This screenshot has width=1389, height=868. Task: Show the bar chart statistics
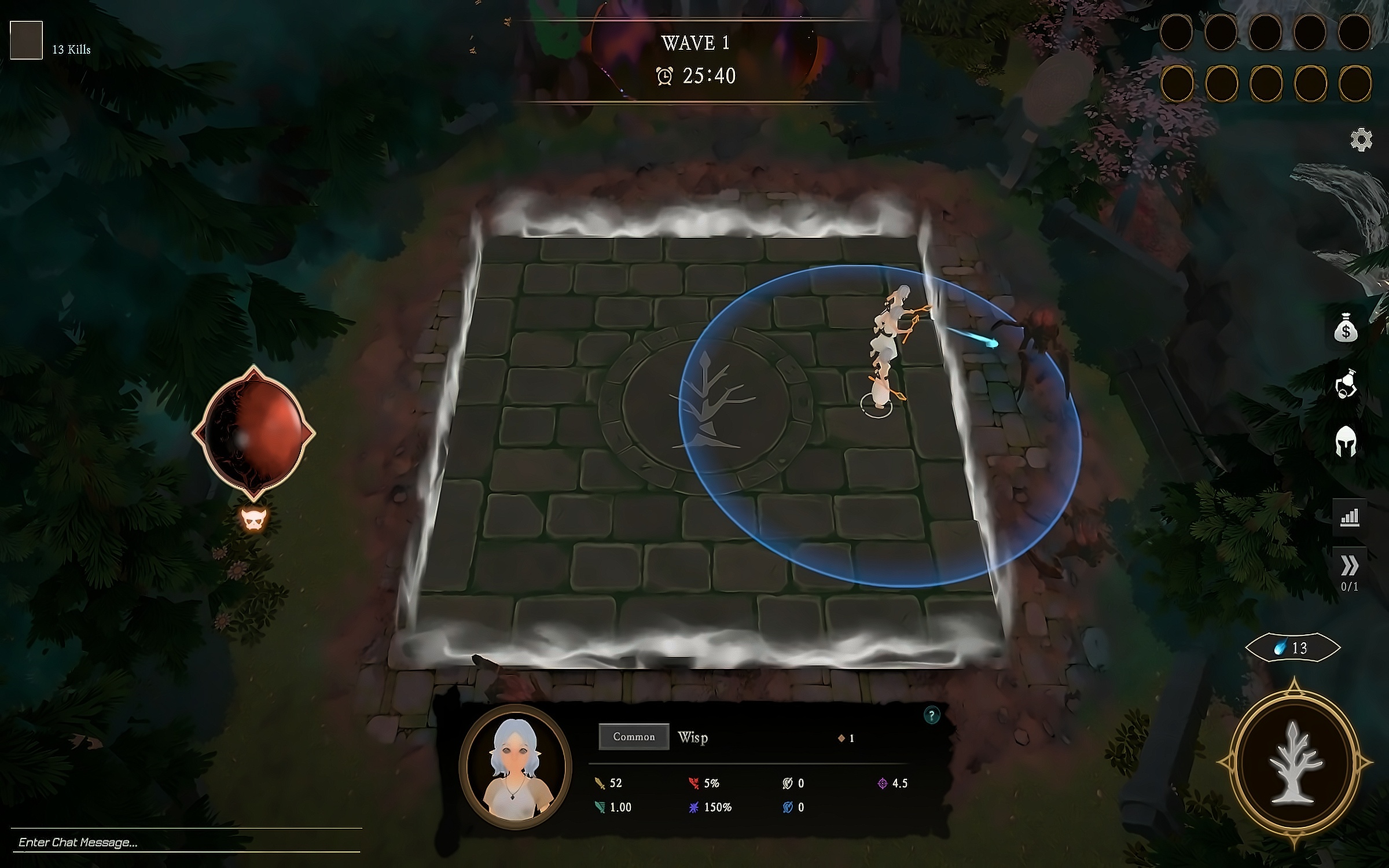click(x=1349, y=516)
